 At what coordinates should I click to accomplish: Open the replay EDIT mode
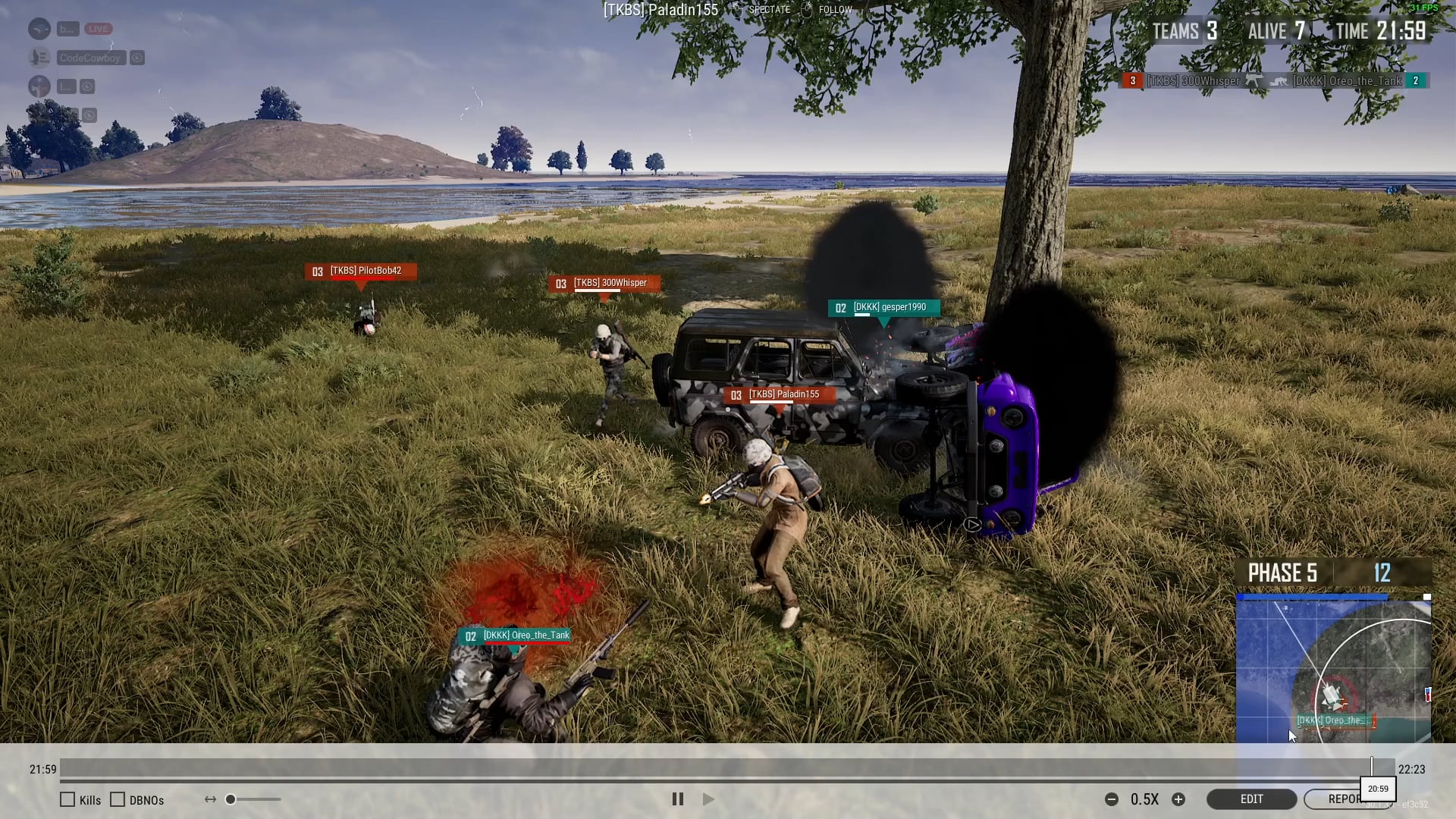coord(1251,799)
